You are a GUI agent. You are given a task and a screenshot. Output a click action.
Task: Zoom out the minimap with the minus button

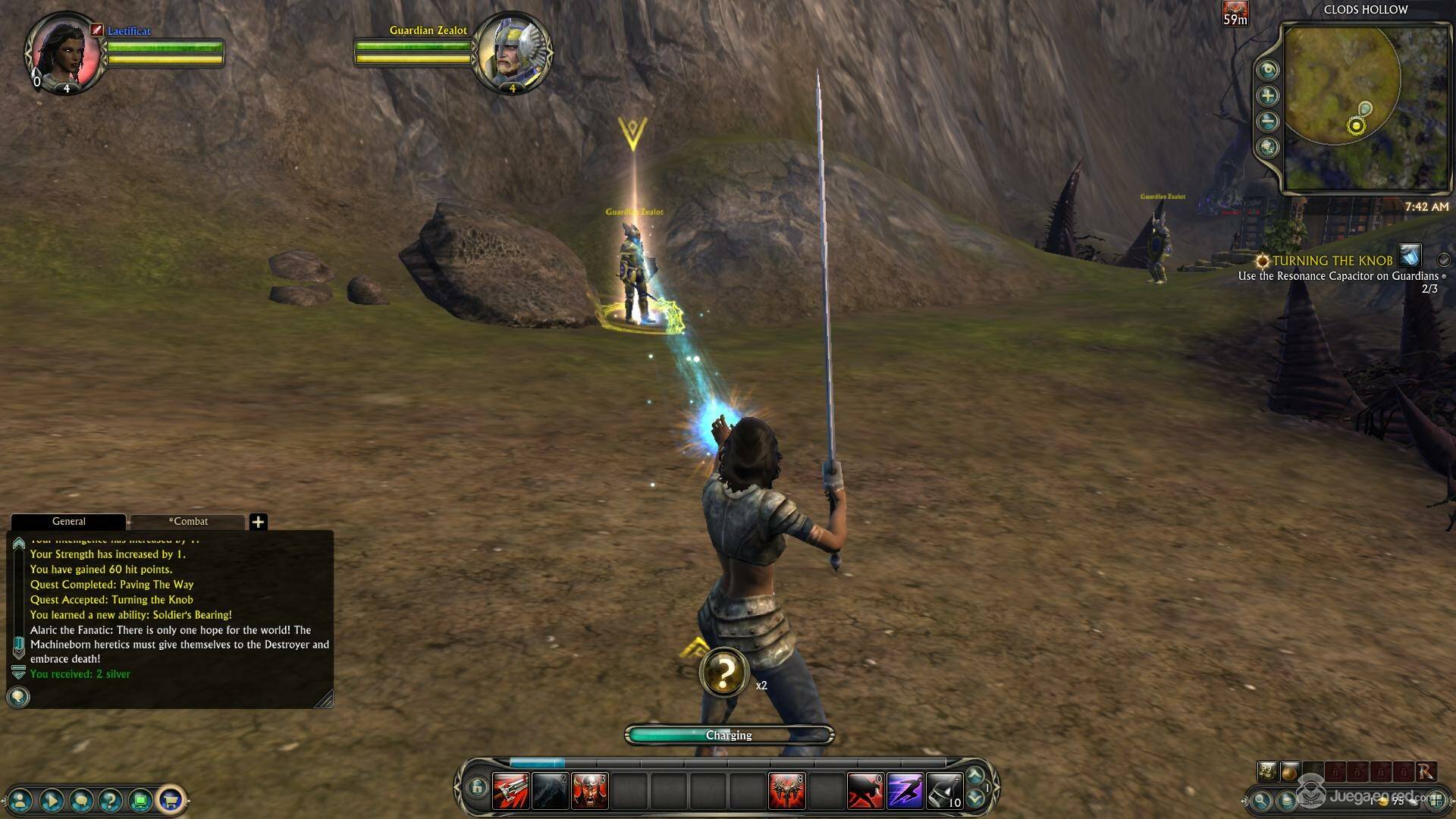point(1267,121)
